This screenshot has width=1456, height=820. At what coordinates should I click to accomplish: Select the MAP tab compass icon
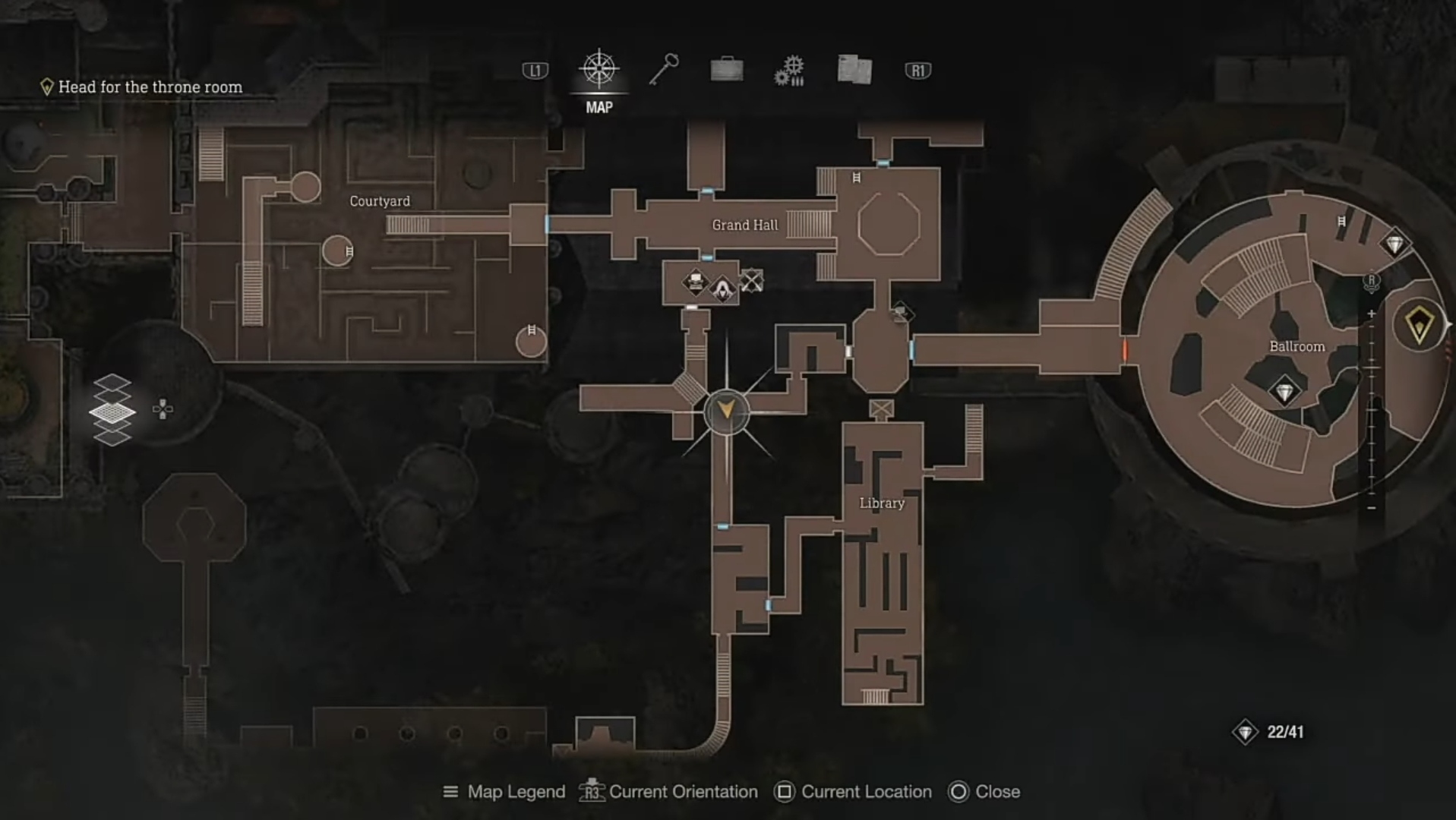(x=599, y=69)
